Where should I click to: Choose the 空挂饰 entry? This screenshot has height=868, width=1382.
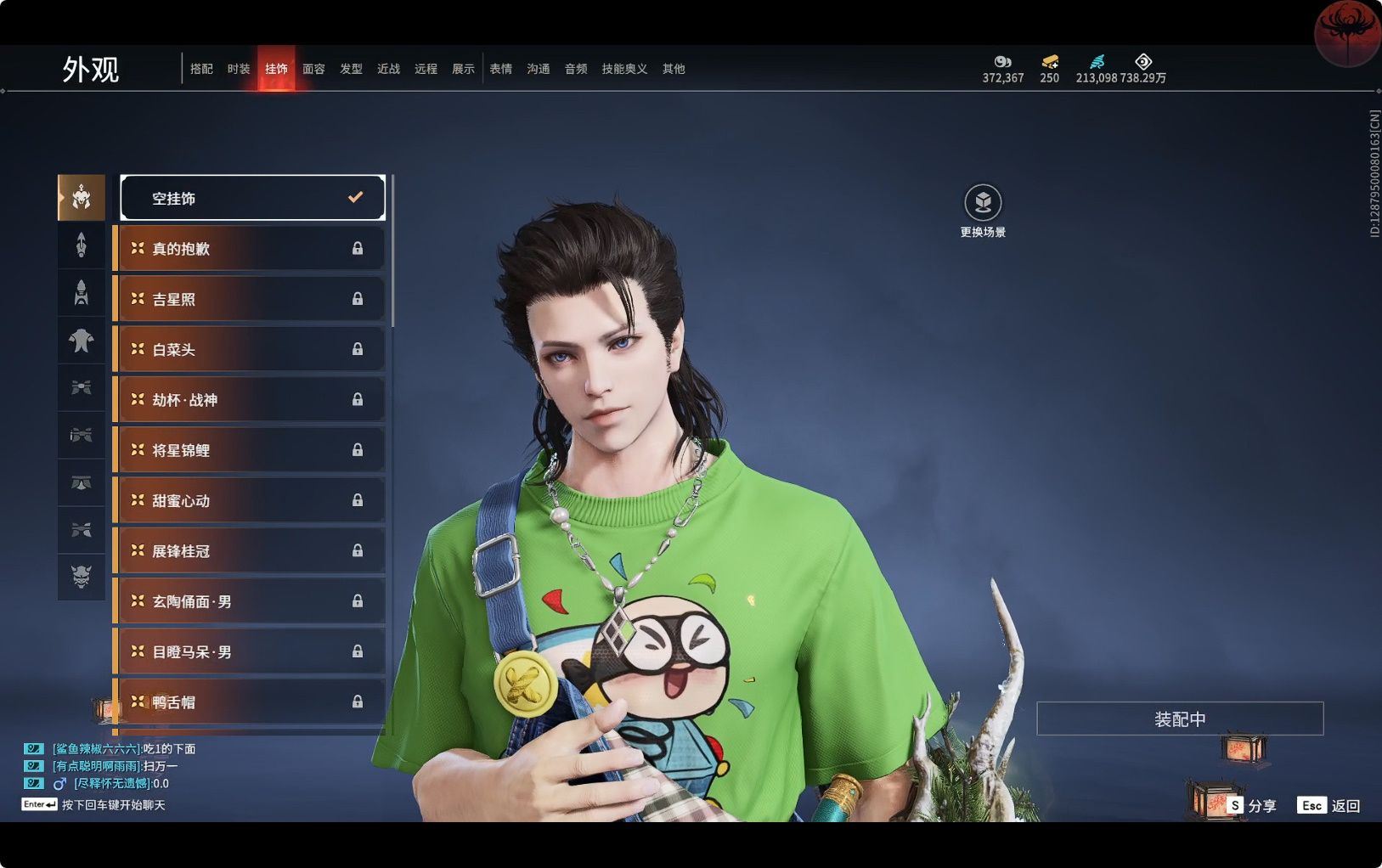(252, 198)
